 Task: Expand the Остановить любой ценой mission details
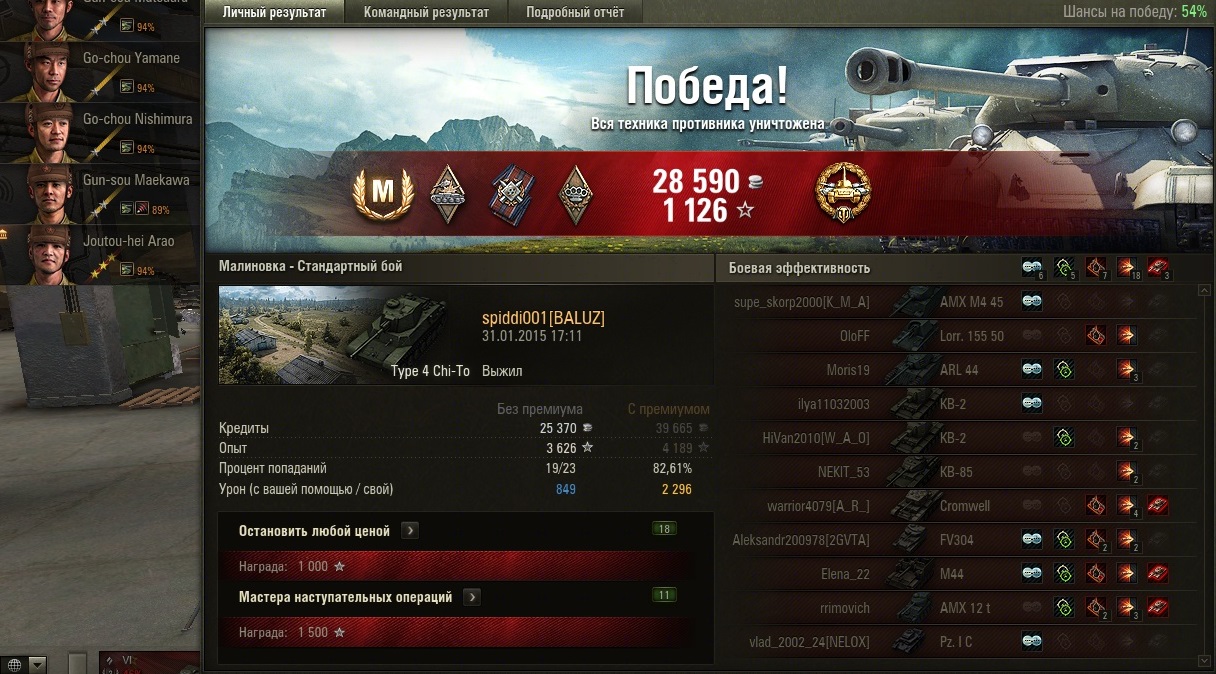[410, 531]
